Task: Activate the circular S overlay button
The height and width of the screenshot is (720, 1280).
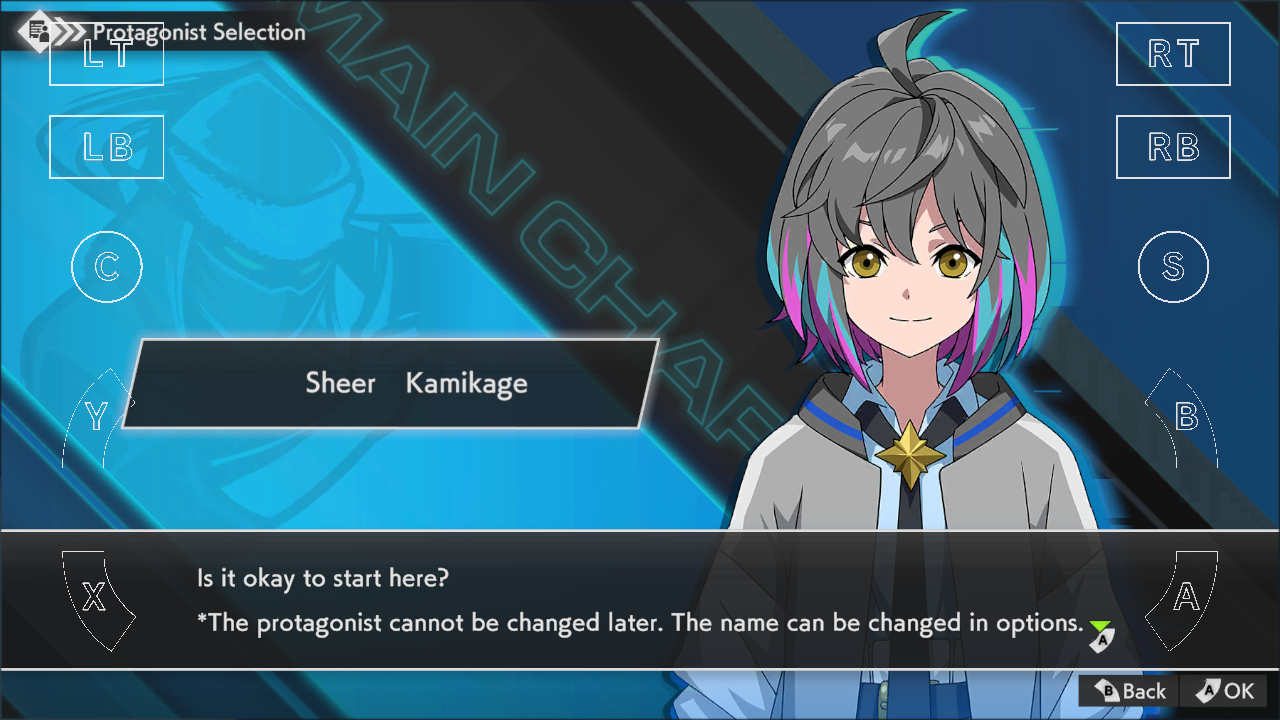Action: 1173,267
